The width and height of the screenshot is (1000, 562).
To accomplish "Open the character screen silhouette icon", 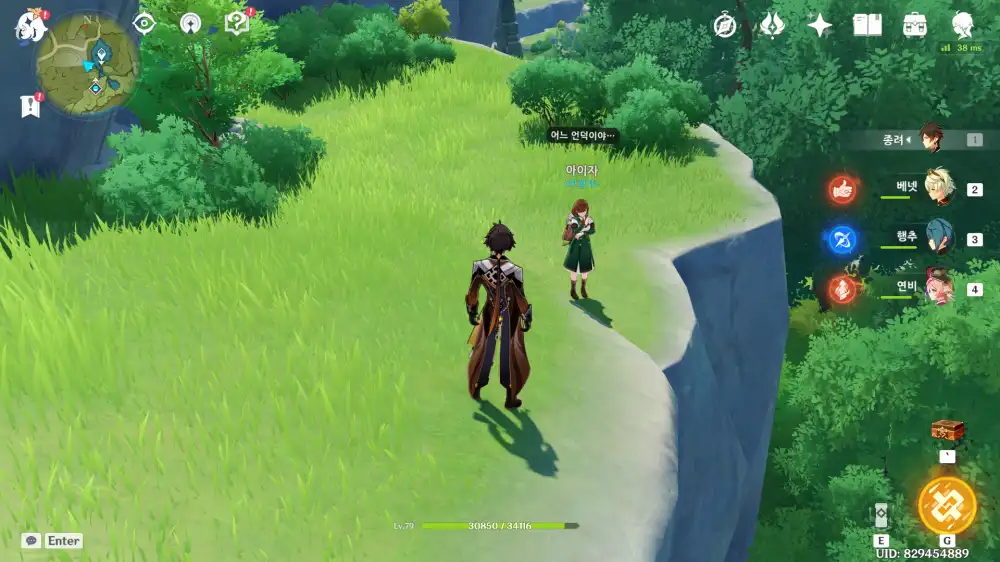I will coord(962,24).
